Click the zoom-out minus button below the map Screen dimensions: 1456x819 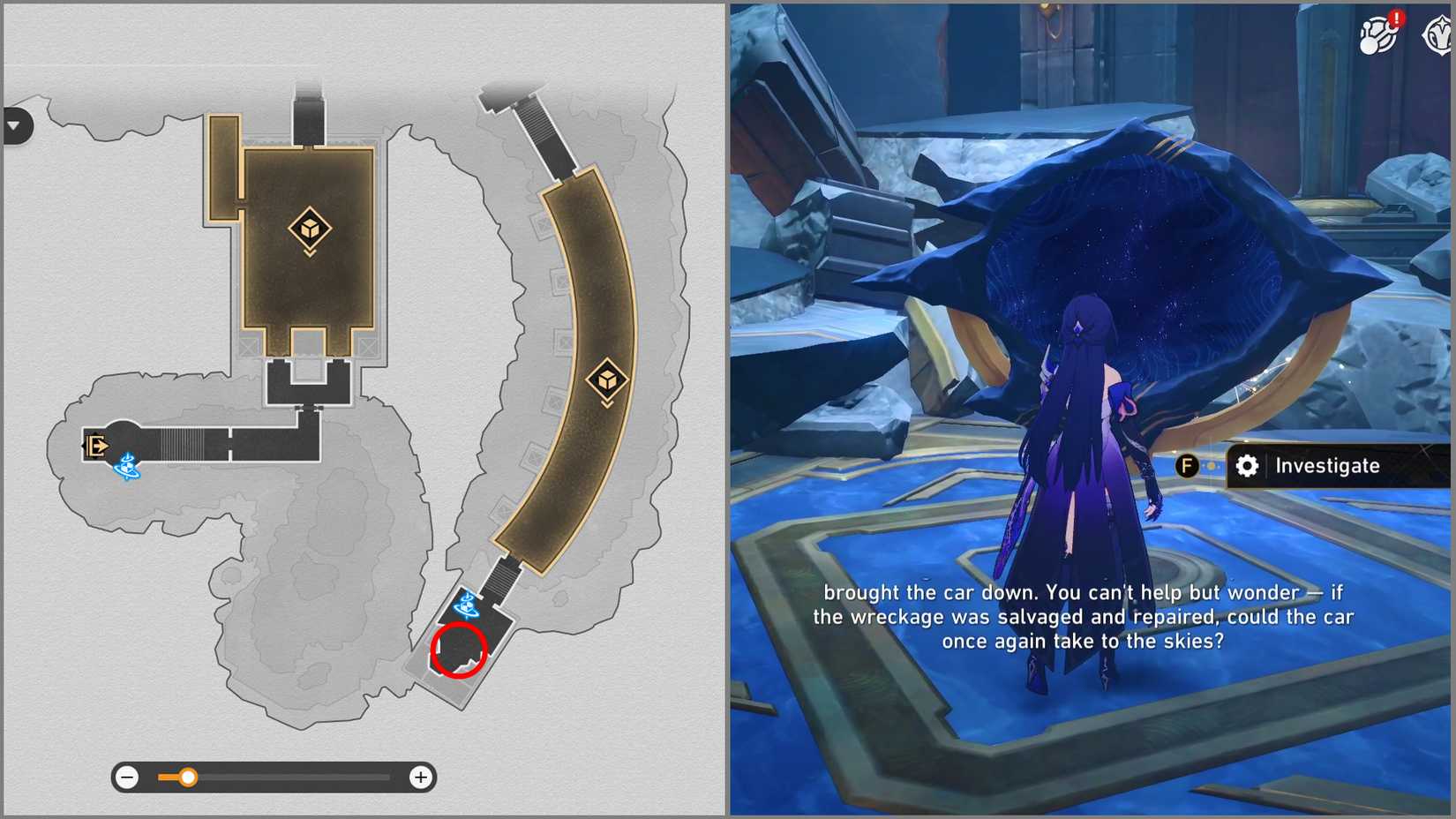point(128,778)
